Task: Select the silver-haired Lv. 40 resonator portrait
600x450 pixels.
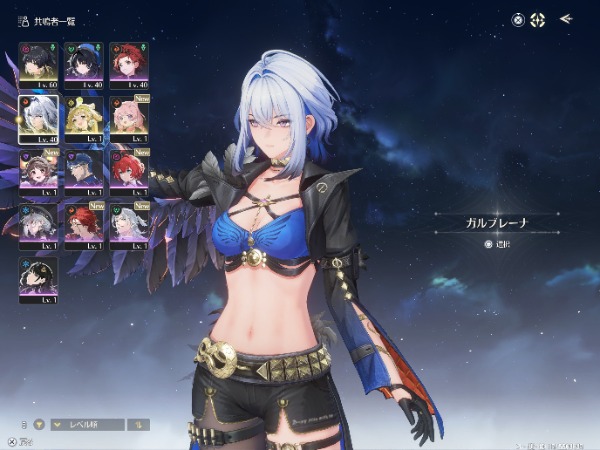Action: (38, 118)
